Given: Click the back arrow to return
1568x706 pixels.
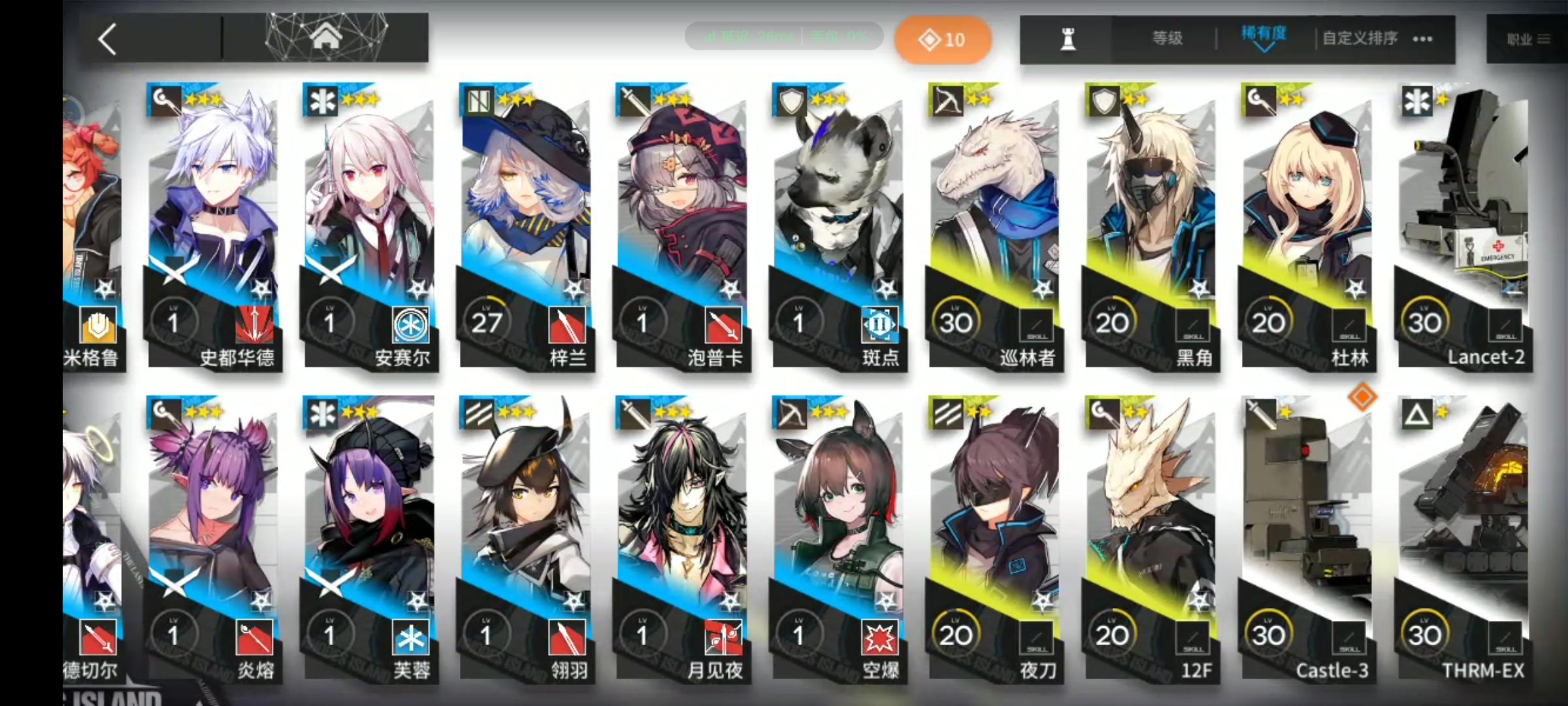Looking at the screenshot, I should coord(108,38).
